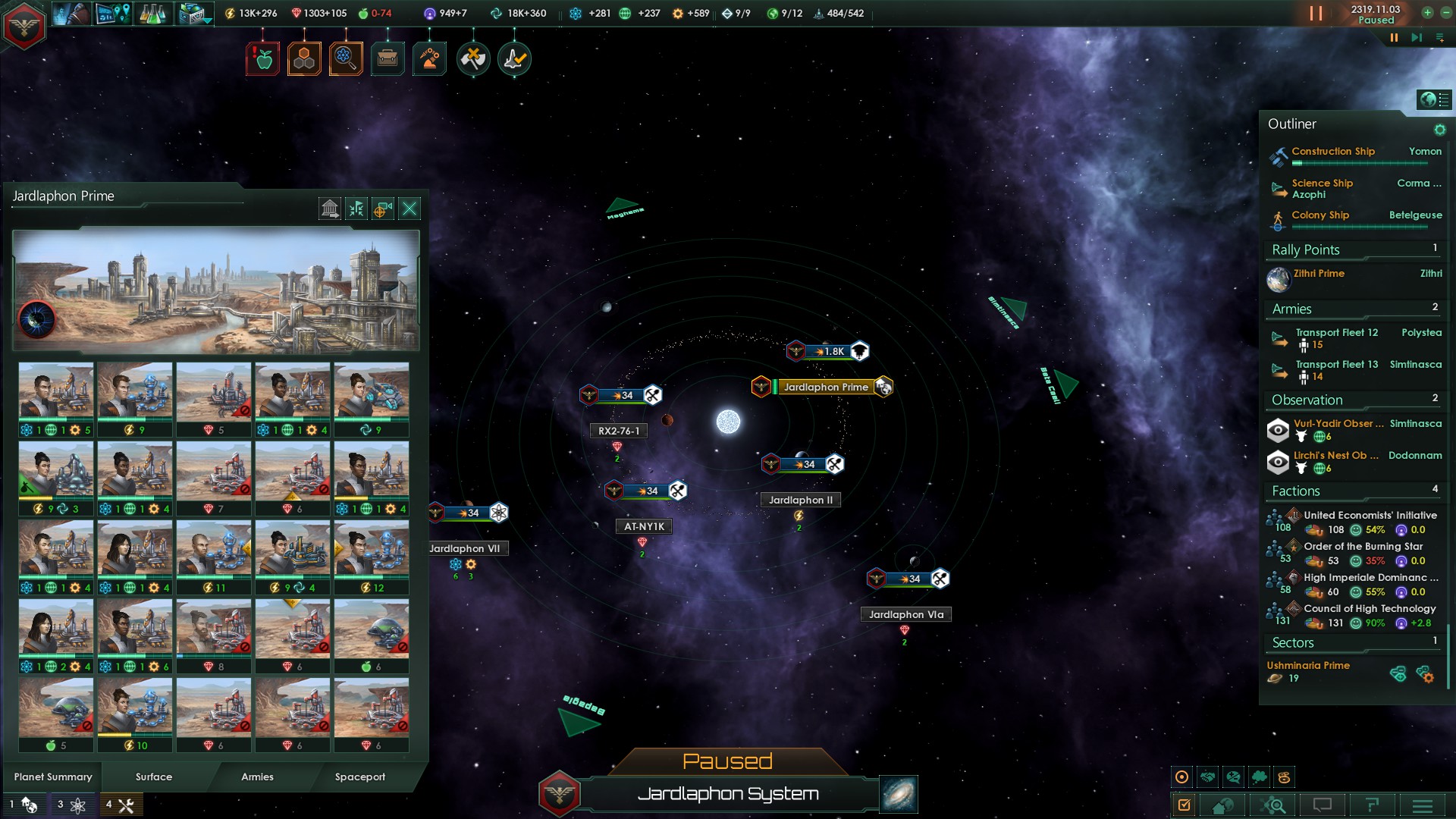Open the outliner settings gear
Image resolution: width=1456 pixels, height=819 pixels.
pyautogui.click(x=1439, y=130)
